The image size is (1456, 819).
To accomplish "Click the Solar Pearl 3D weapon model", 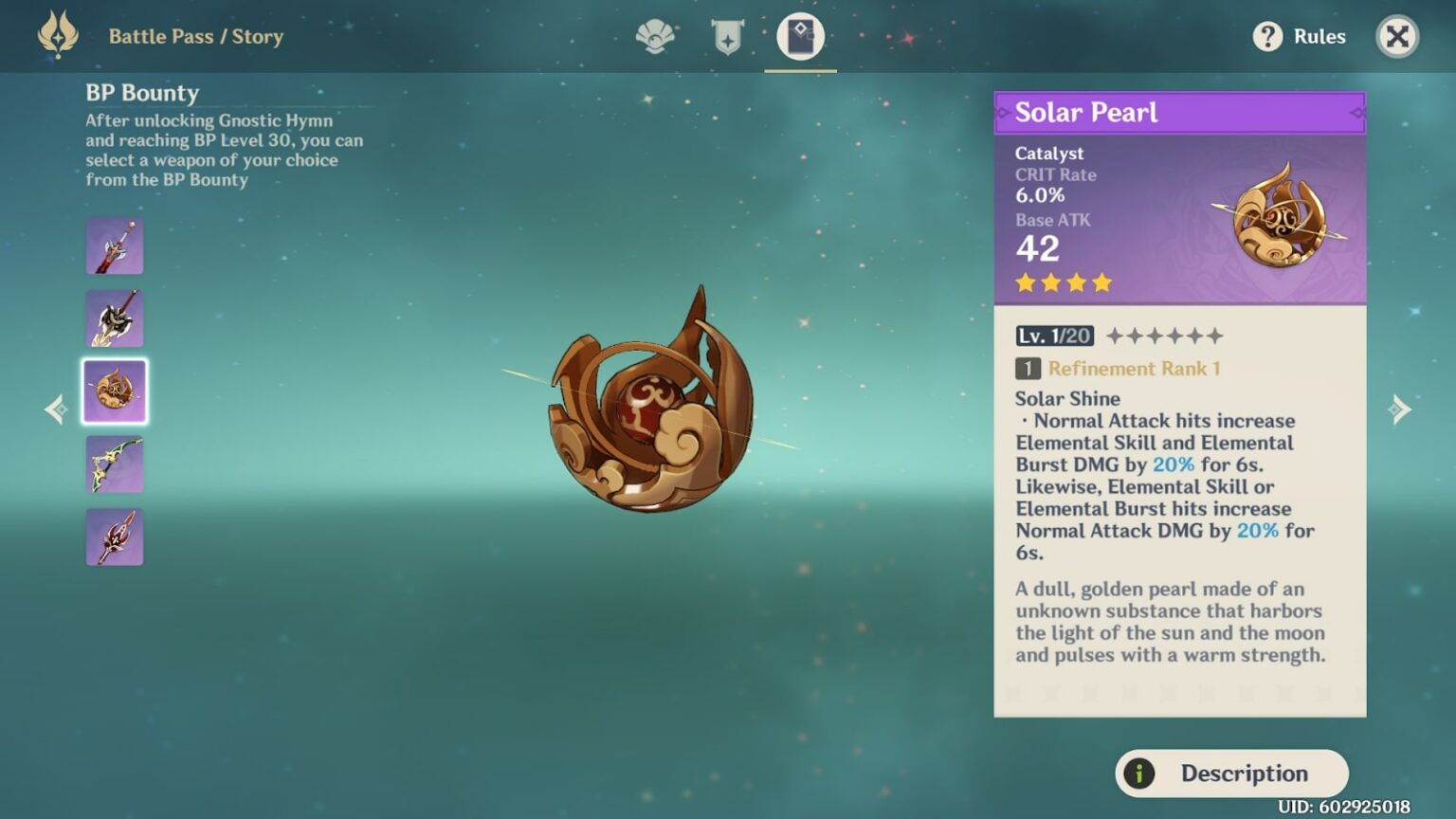I will tap(654, 417).
